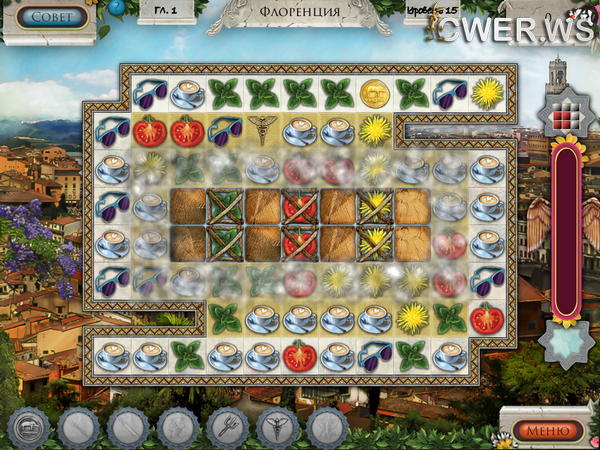Choose the tomato tile in the bottom row

coord(298,354)
